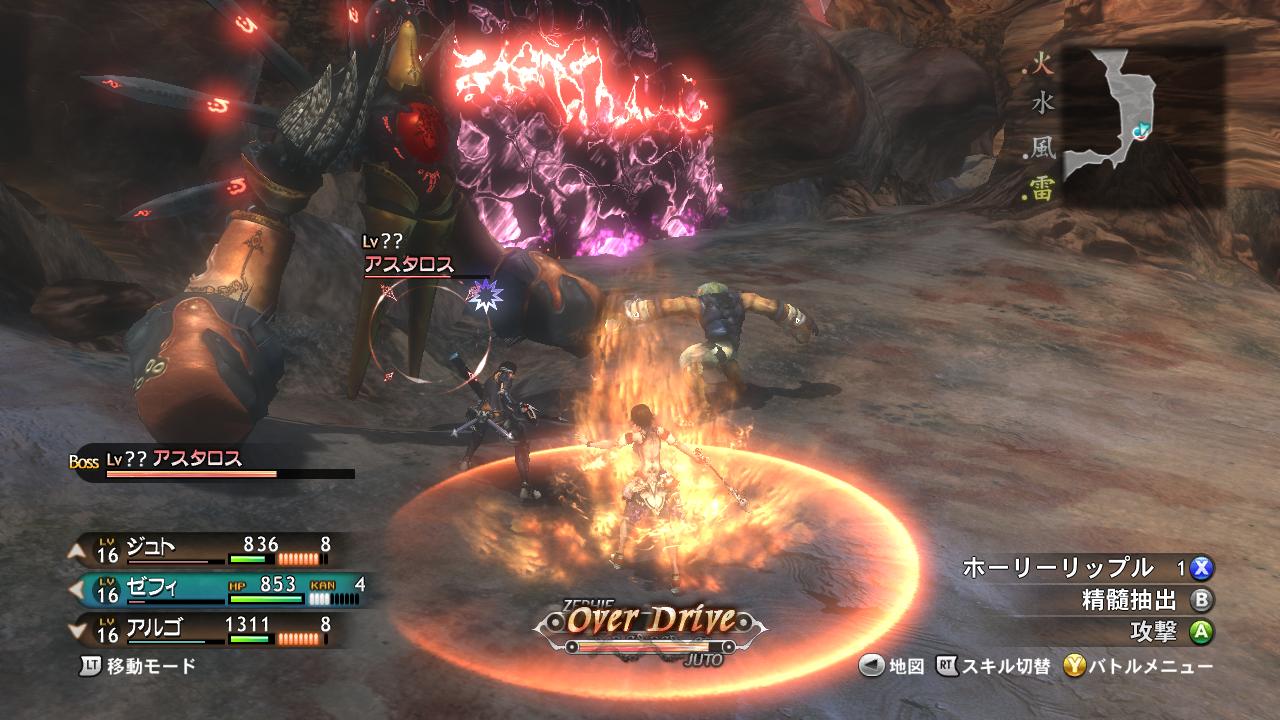Image resolution: width=1280 pixels, height=720 pixels.
Task: Click the アスタロス boss name panel
Action: [215, 462]
